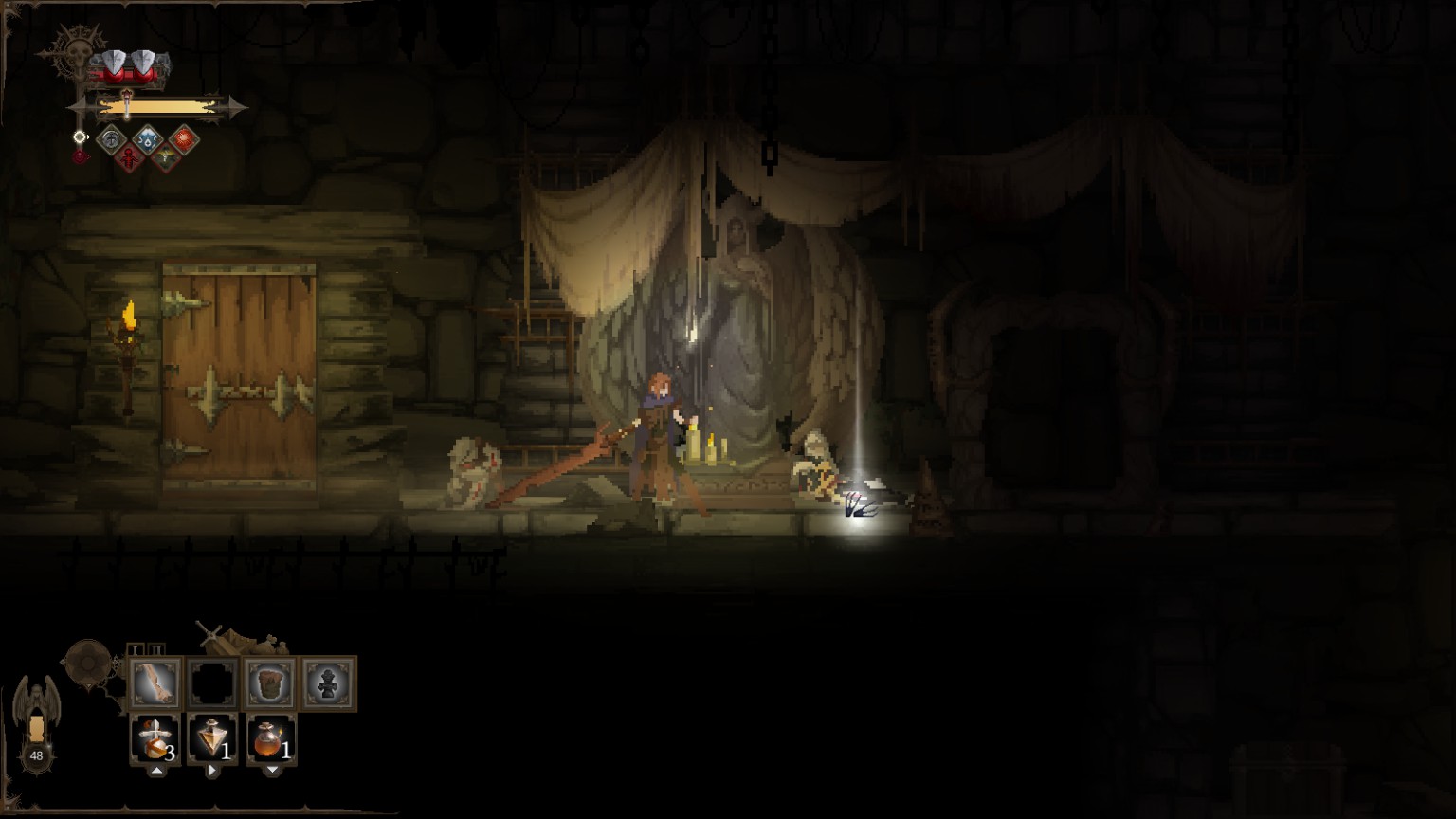This screenshot has height=819, width=1456.
Task: Select the tattered cloth armor slot
Action: (270, 682)
